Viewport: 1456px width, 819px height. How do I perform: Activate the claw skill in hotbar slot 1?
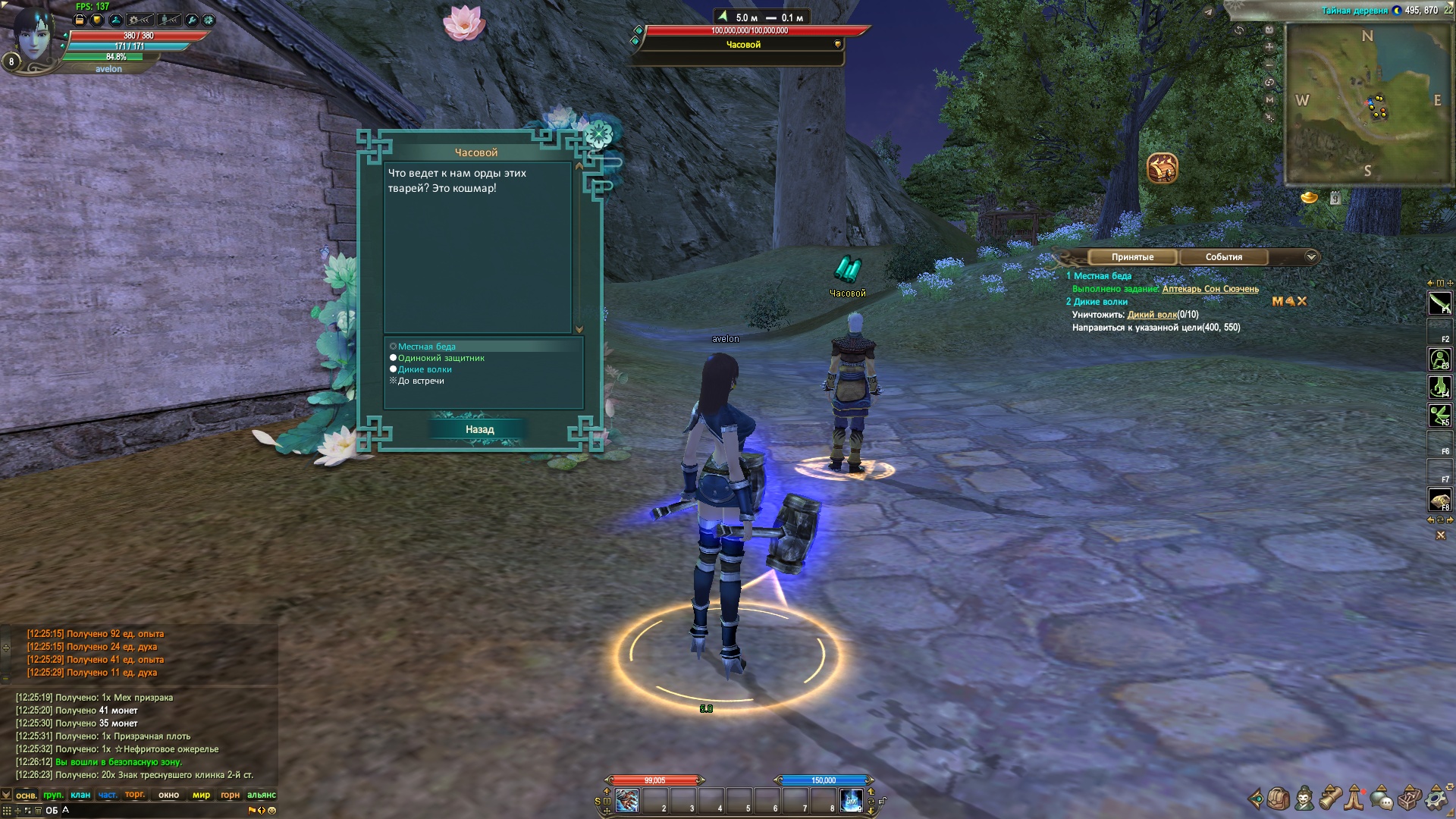pyautogui.click(x=627, y=801)
